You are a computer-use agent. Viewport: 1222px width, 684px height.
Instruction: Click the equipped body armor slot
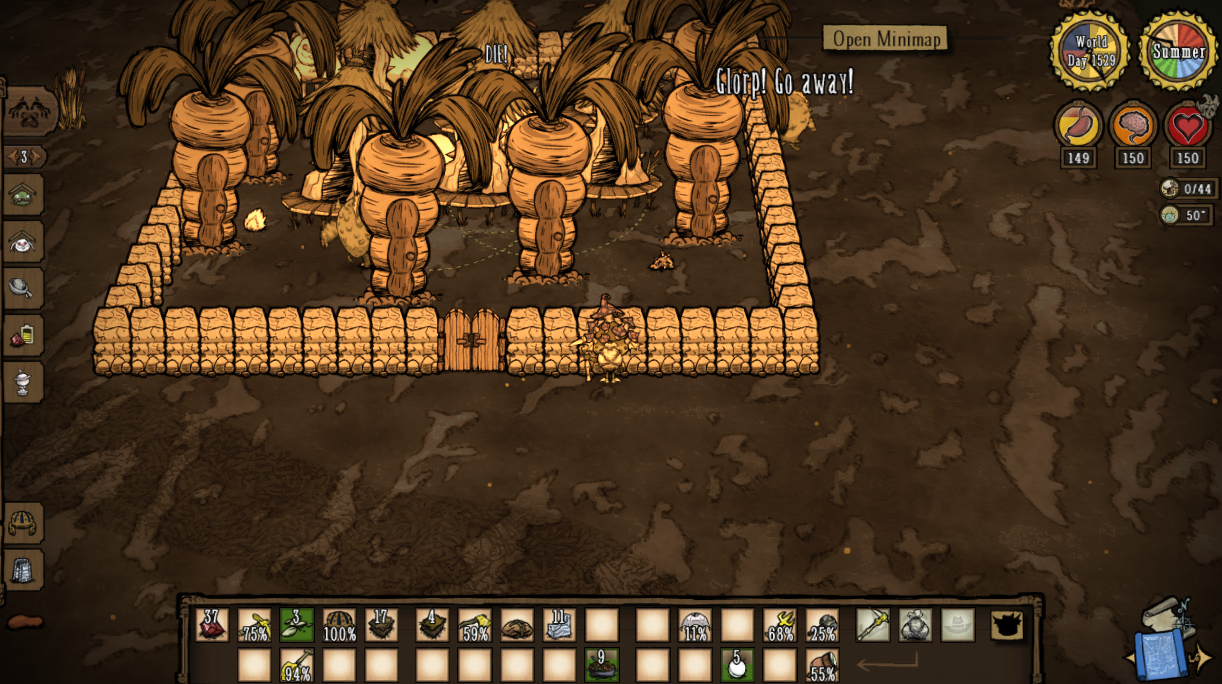tap(915, 625)
